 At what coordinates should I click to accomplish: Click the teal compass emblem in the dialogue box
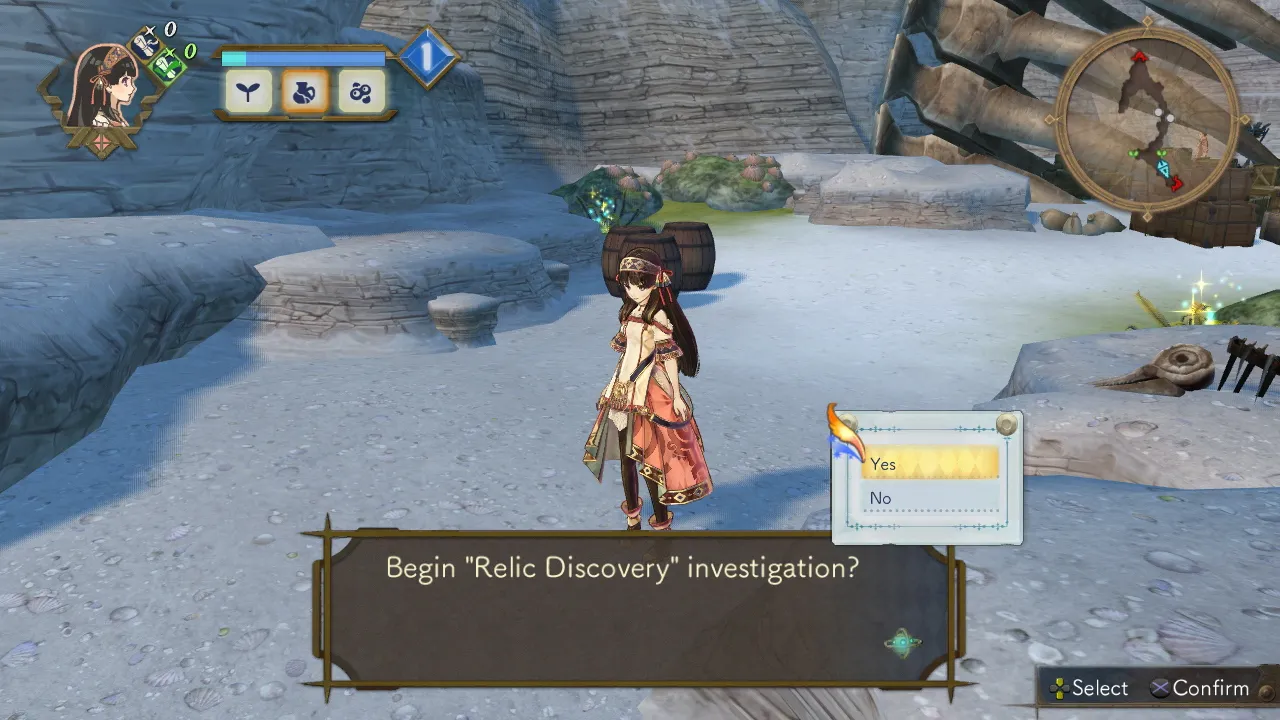coord(903,644)
